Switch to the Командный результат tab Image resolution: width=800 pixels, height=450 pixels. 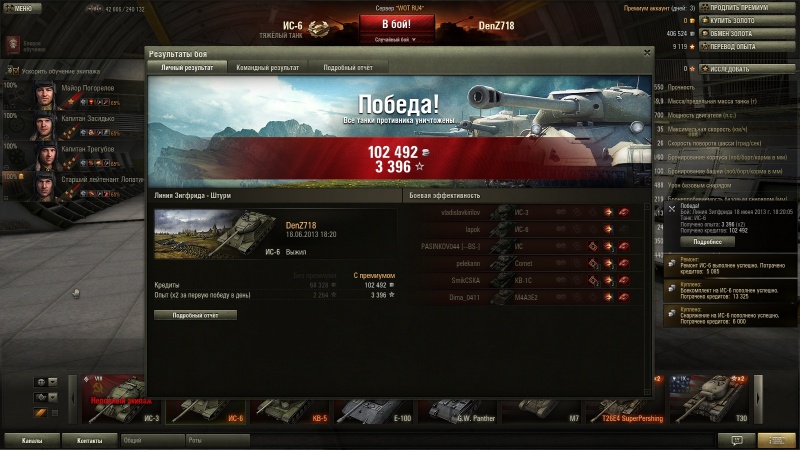267,67
